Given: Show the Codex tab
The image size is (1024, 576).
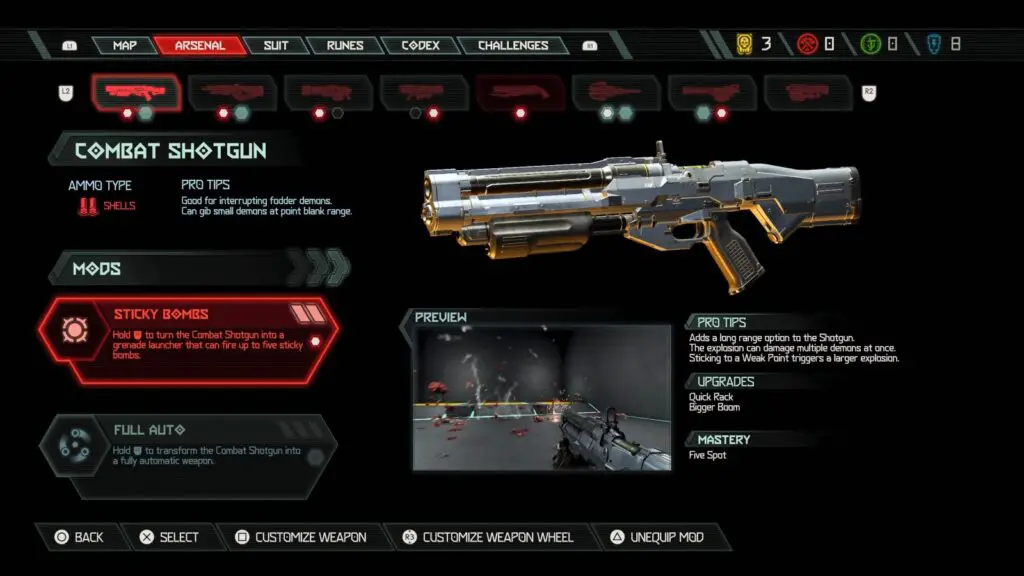Looking at the screenshot, I should (x=420, y=46).
